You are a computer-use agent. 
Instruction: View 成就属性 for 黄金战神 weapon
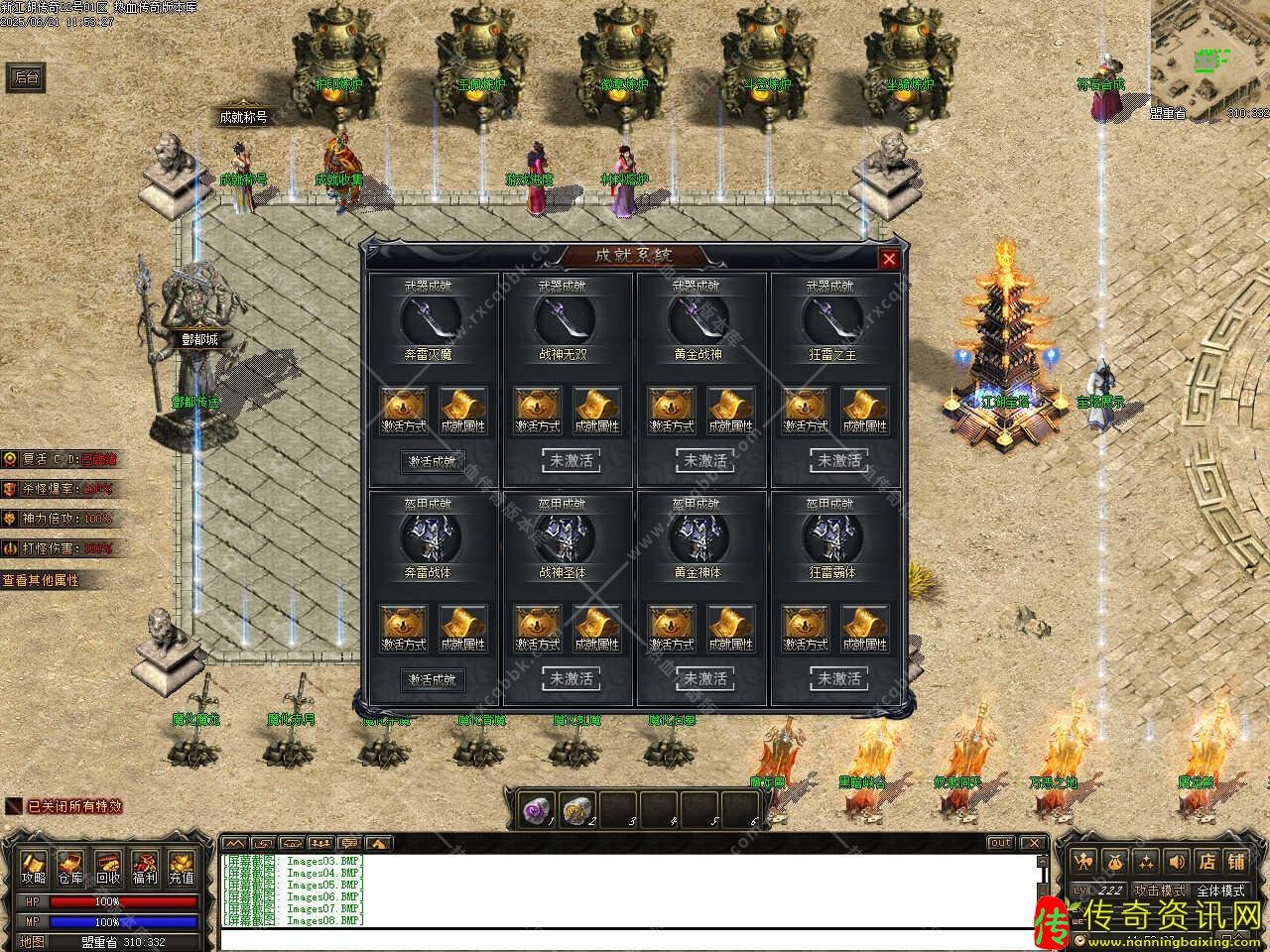click(x=730, y=412)
